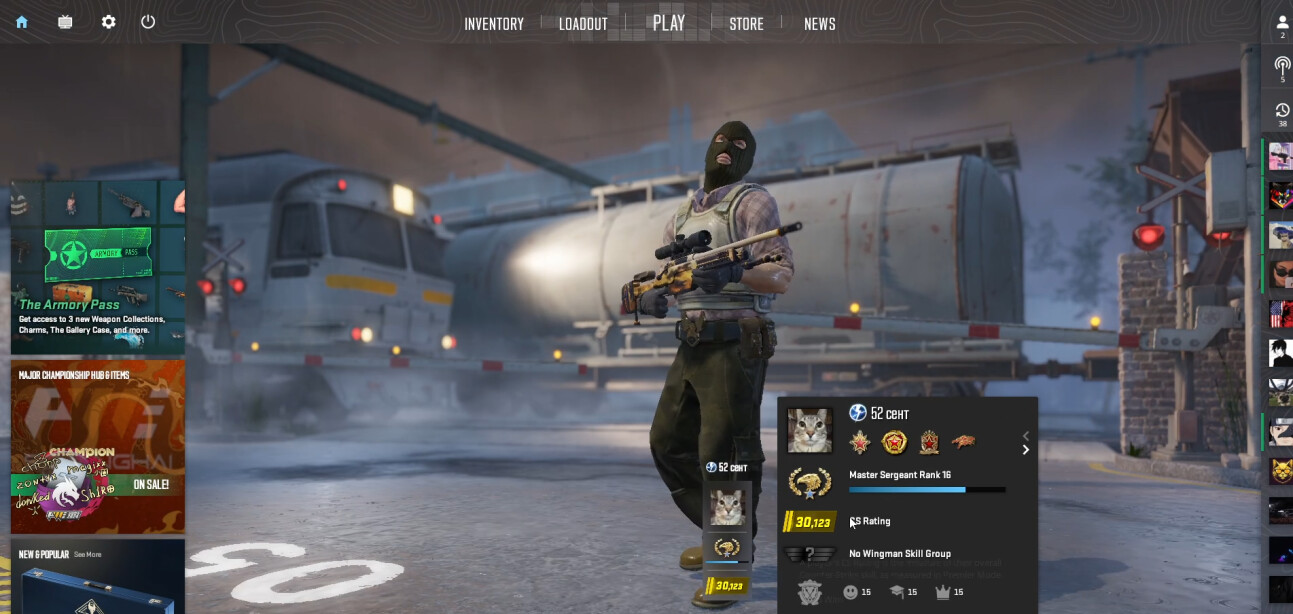This screenshot has height=614, width=1293.
Task: Open the friends list person icon
Action: coord(1281,24)
